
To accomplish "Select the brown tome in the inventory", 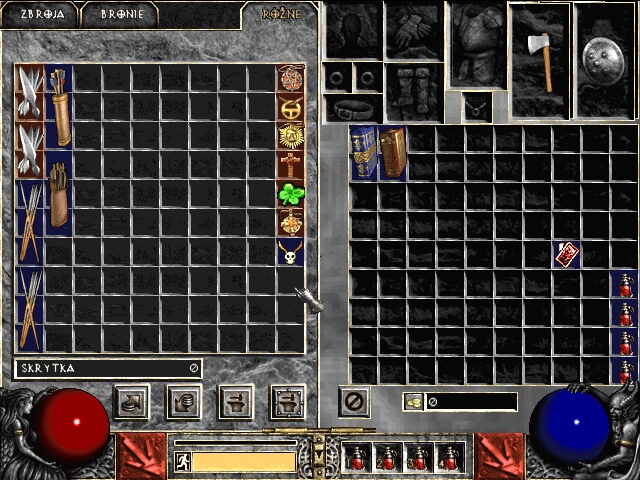I will (392, 153).
